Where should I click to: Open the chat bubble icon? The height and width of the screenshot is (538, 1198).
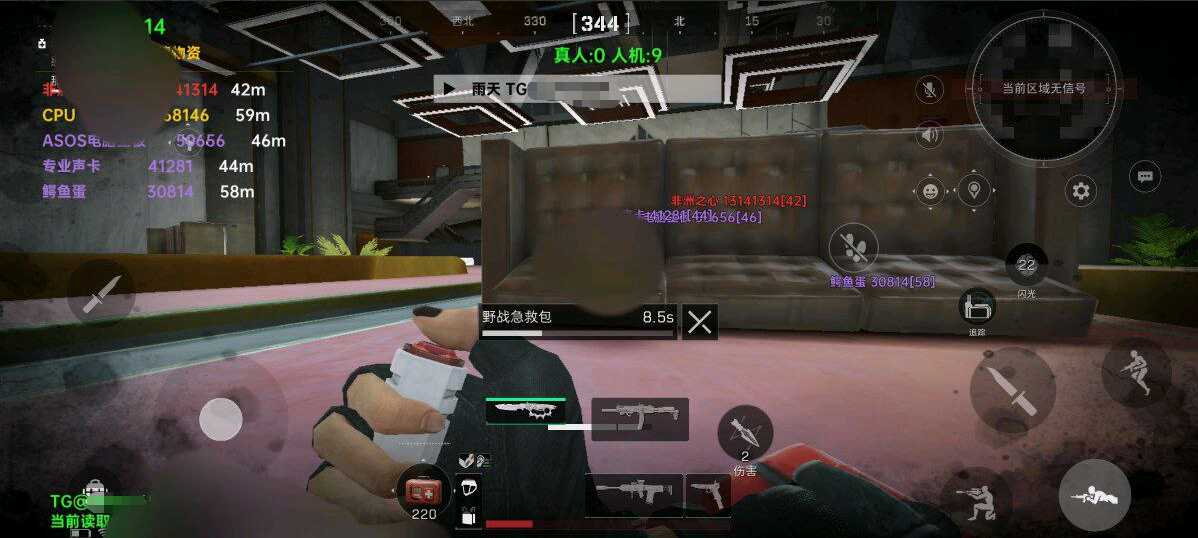pos(1145,177)
